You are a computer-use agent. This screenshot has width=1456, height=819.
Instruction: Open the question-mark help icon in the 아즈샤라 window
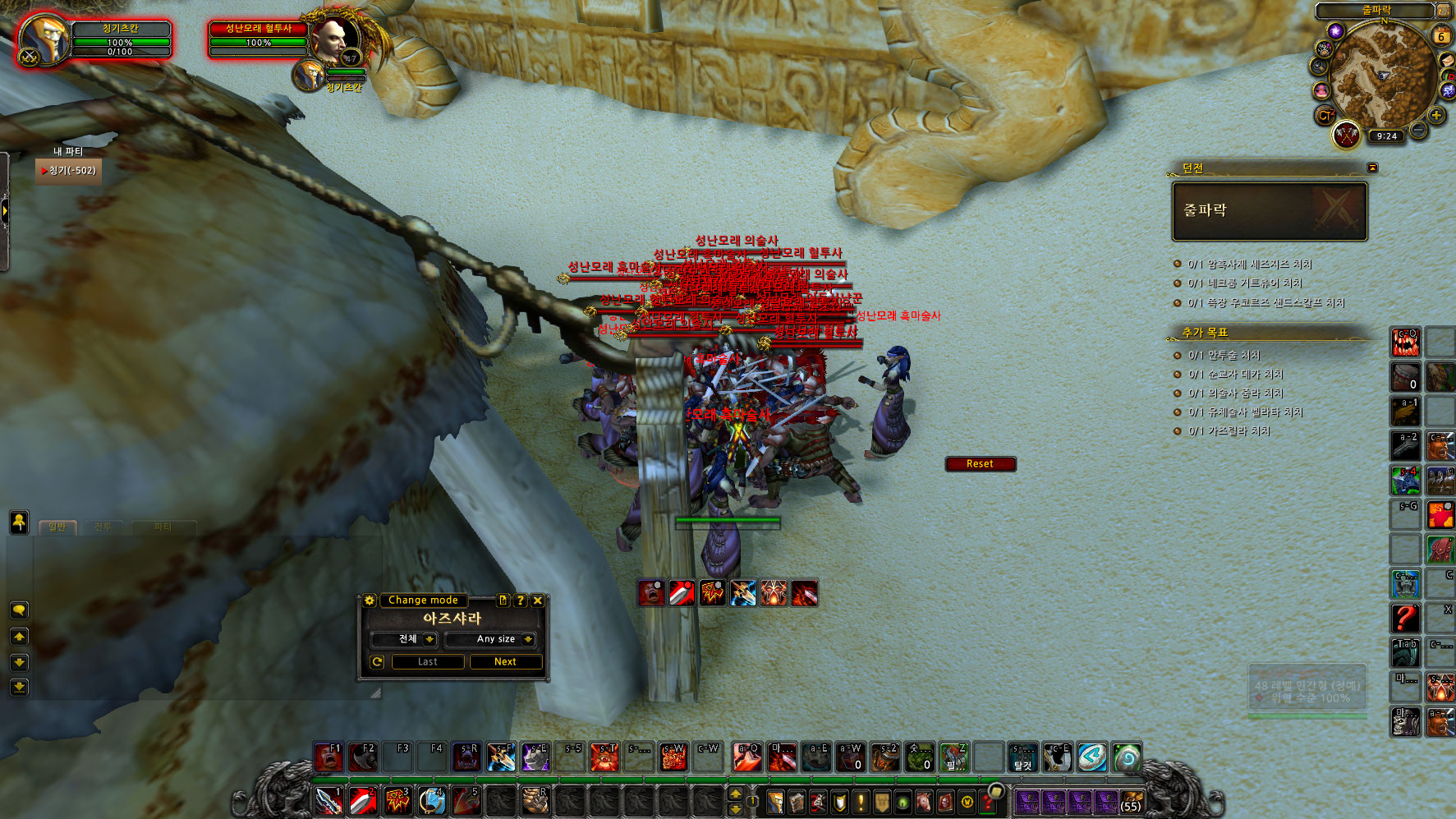(x=520, y=600)
